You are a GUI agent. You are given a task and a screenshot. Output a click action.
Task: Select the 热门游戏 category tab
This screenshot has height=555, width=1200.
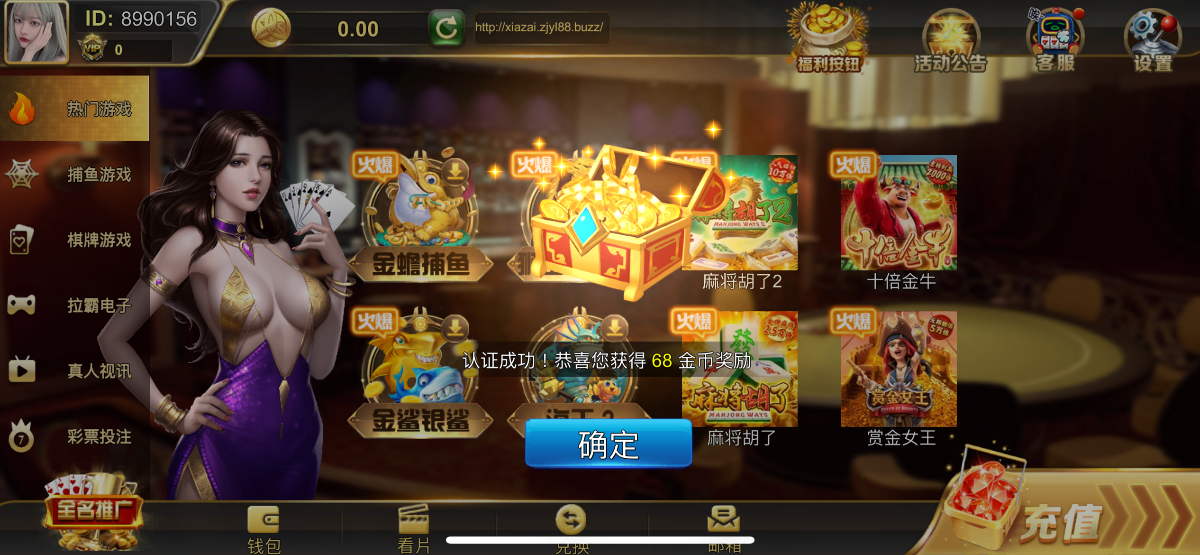pyautogui.click(x=75, y=108)
